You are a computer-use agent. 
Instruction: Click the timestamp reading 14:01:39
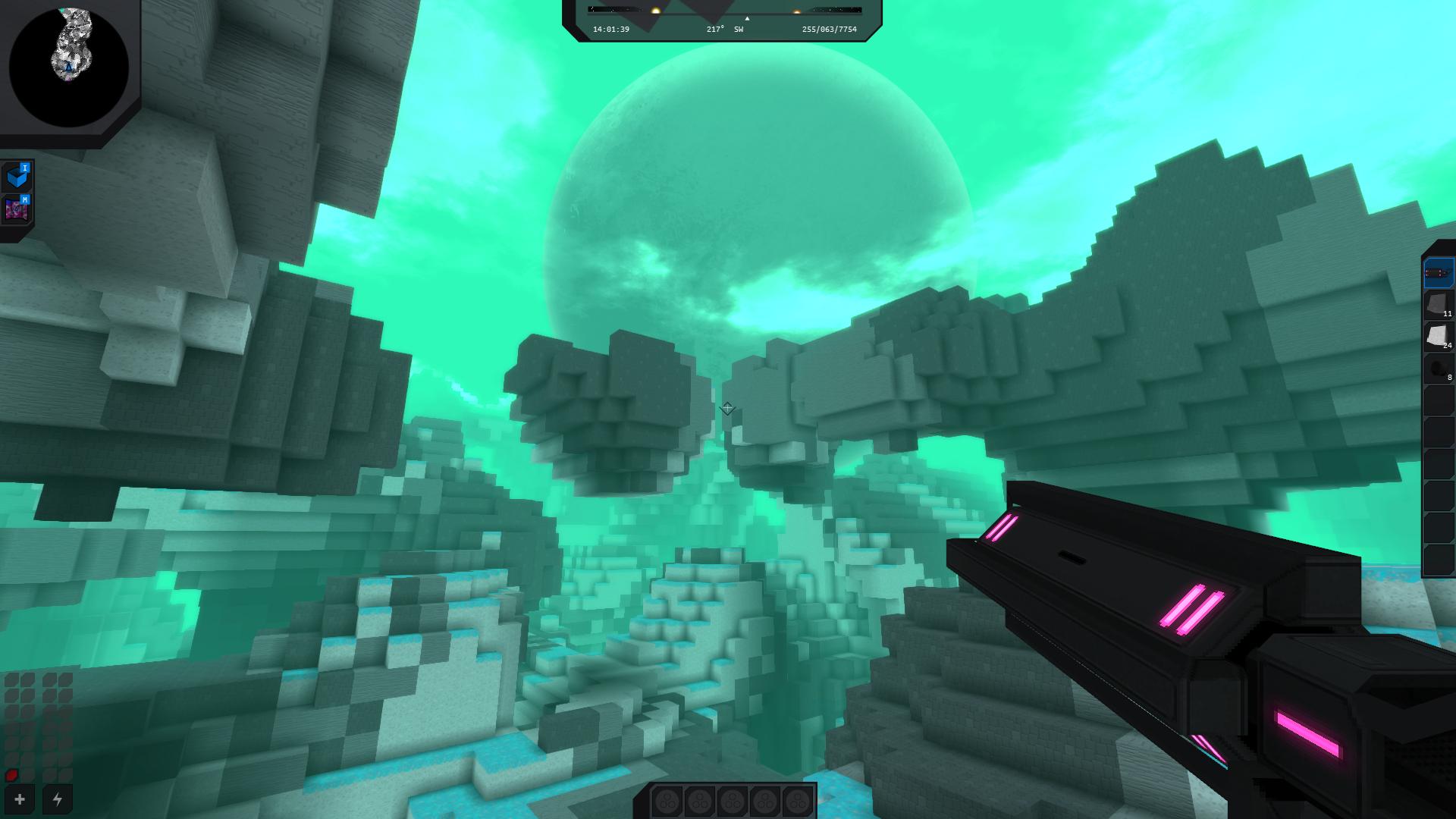pos(610,28)
